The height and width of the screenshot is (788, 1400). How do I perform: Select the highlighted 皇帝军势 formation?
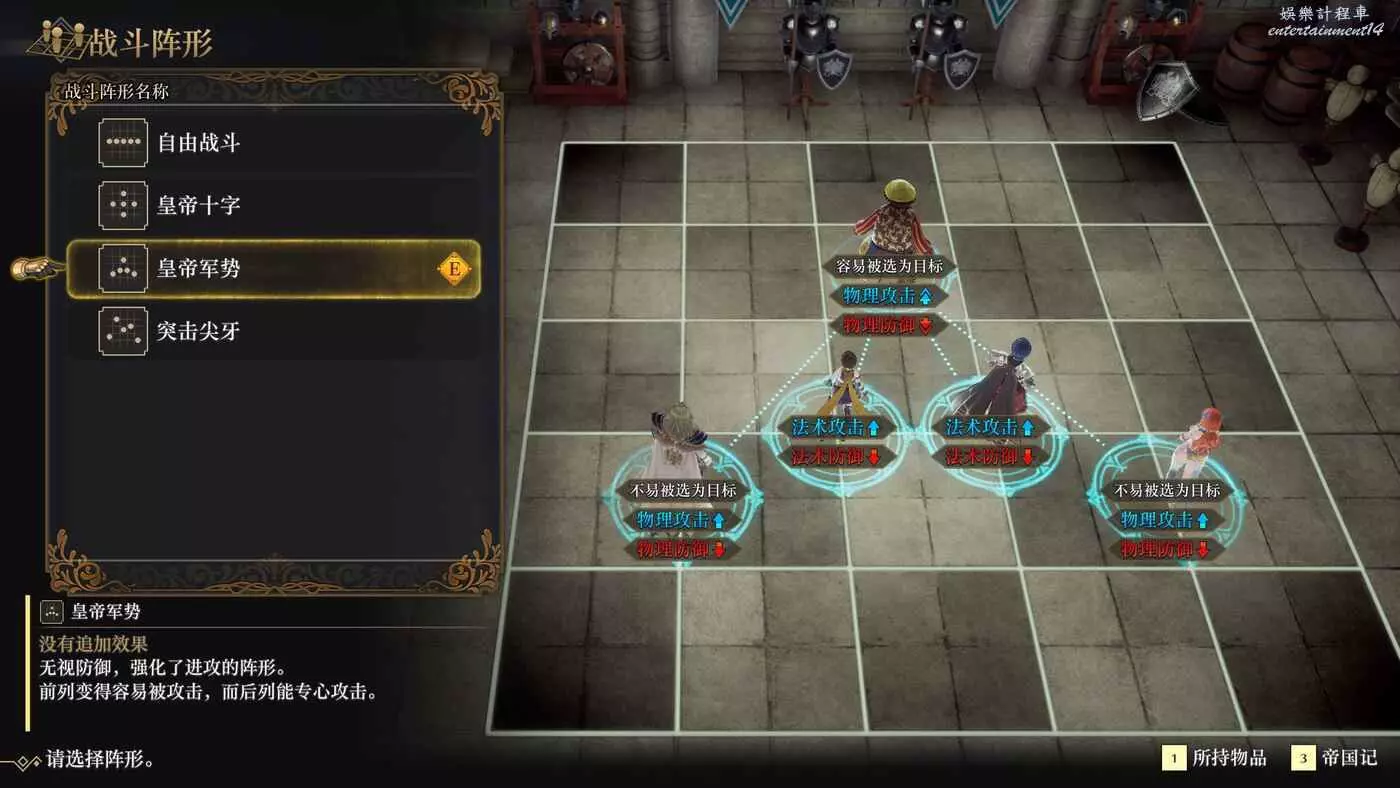coord(272,269)
